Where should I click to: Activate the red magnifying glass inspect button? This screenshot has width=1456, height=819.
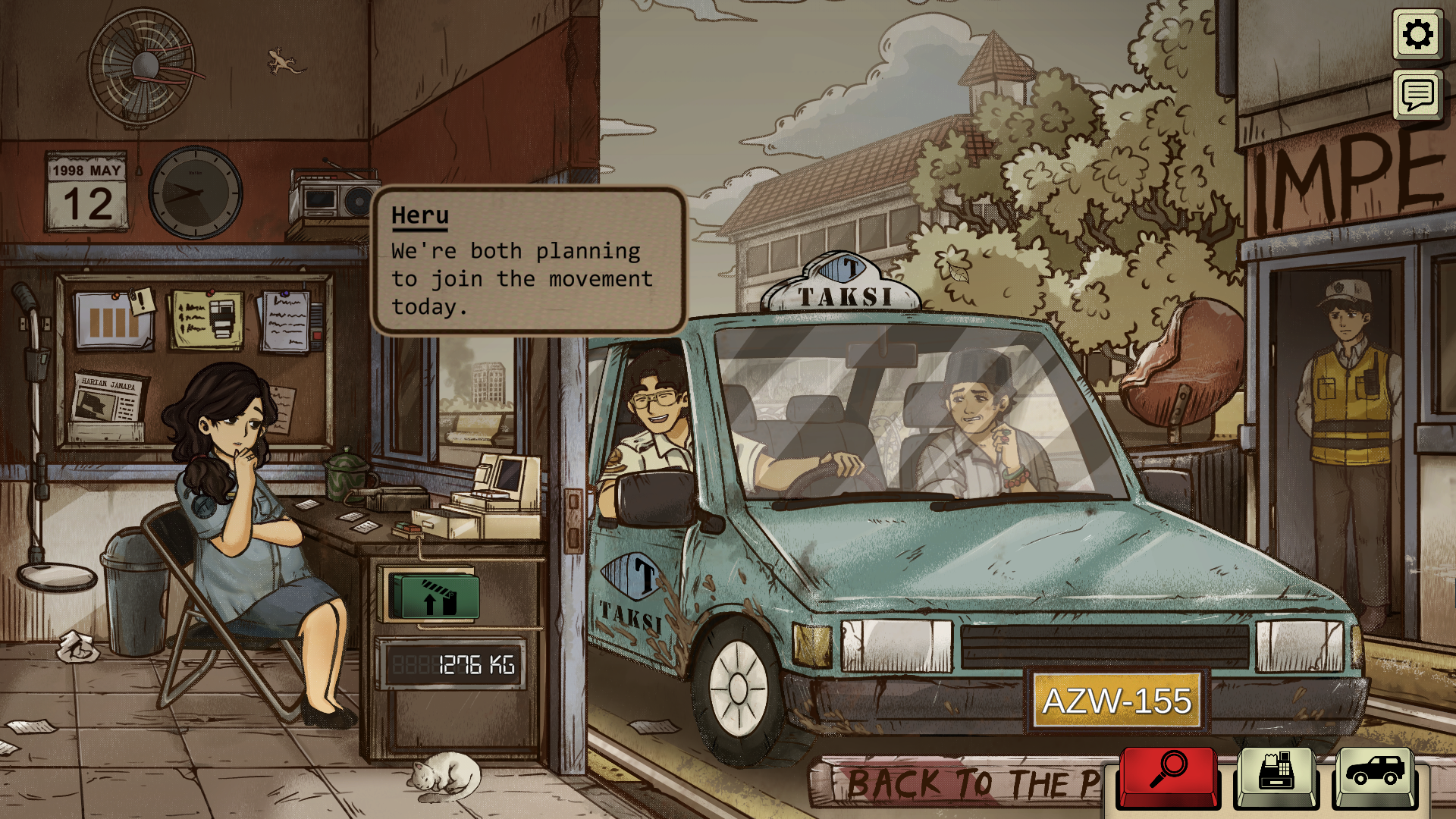[x=1169, y=774]
